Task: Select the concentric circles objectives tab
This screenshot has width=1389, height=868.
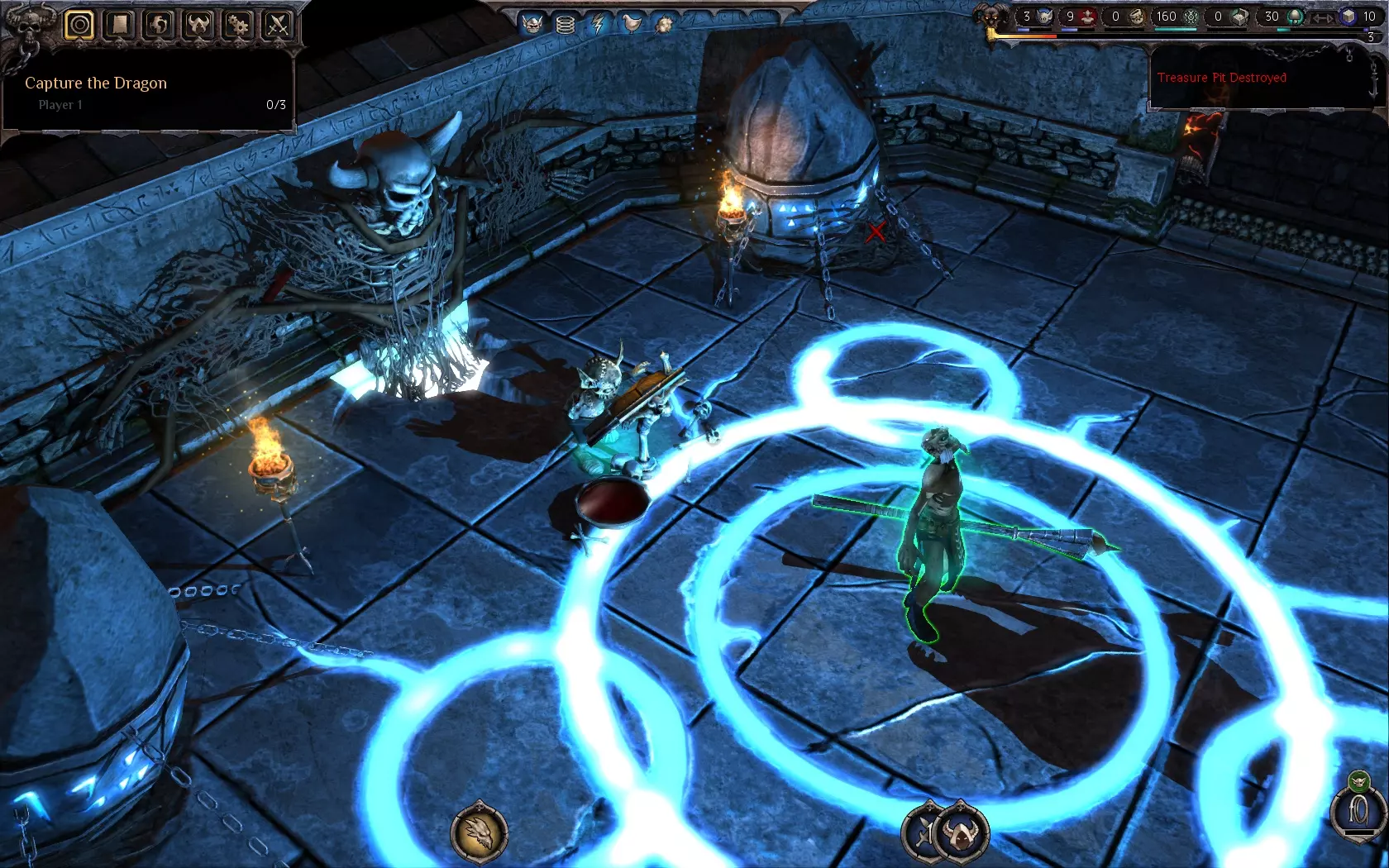Action: coord(79,25)
